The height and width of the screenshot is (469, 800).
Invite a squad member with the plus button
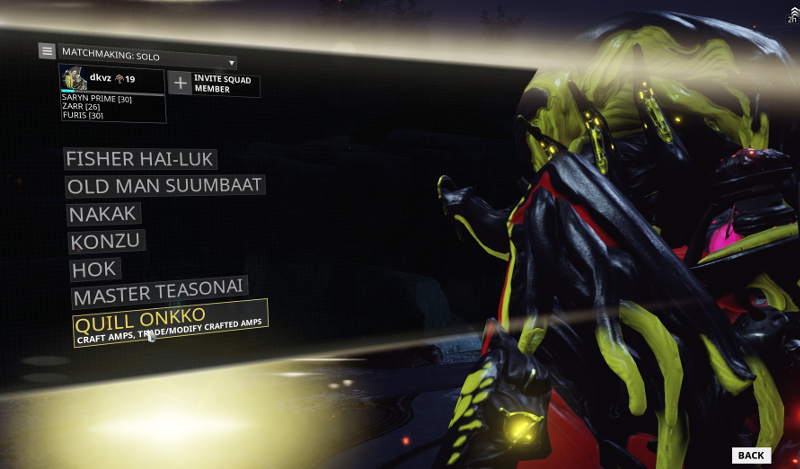180,83
